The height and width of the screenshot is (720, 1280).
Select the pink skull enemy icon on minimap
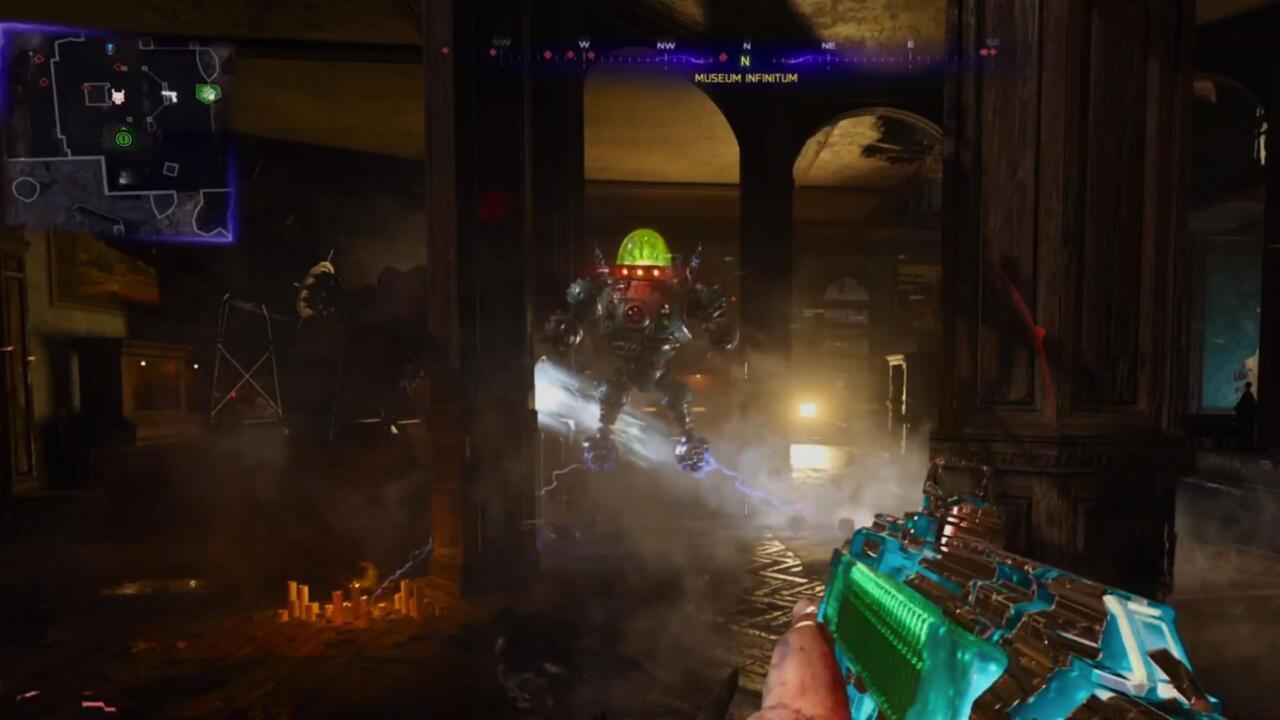[x=118, y=95]
